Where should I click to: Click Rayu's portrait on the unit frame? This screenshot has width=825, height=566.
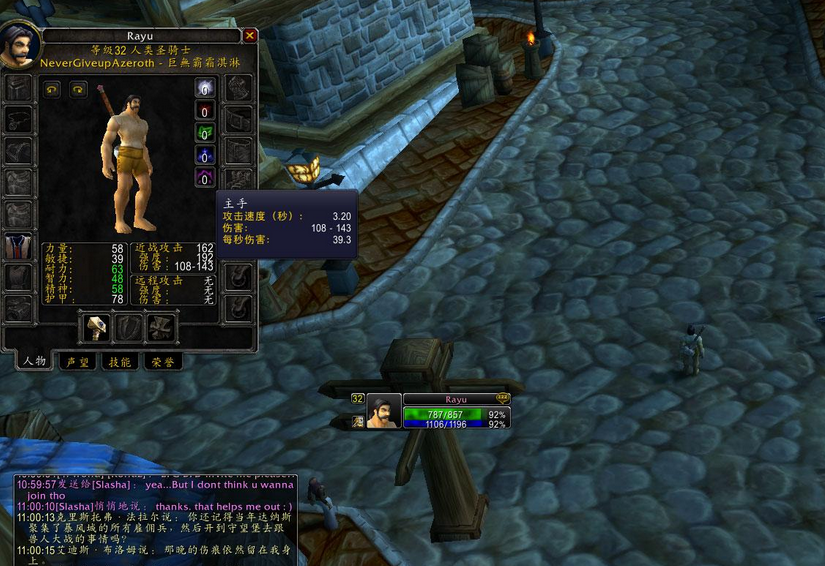tap(384, 411)
